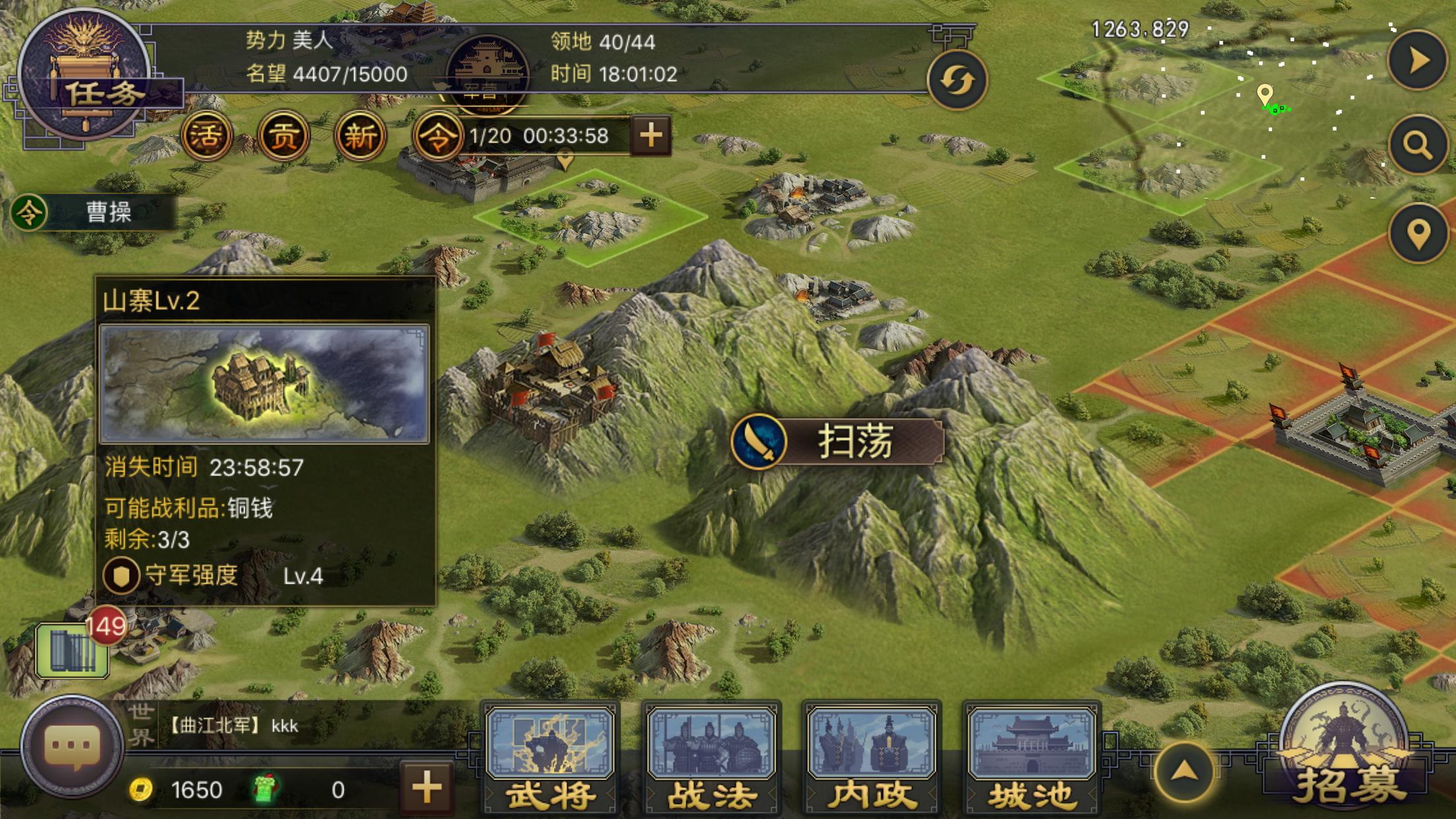Click the circular refresh arrows button
The width and height of the screenshot is (1456, 819).
957,80
